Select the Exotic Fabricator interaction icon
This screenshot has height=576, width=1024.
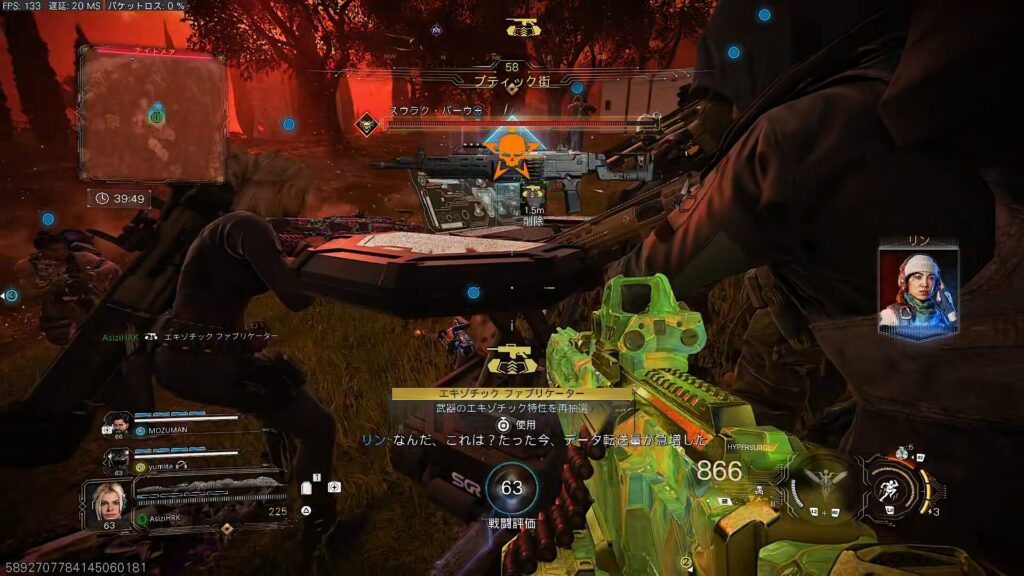coord(511,362)
